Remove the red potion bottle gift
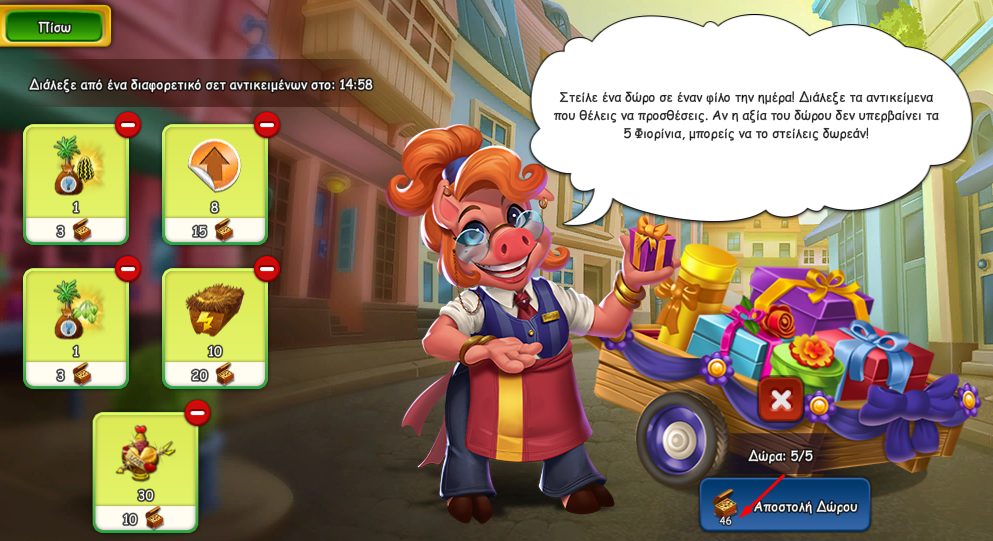993x541 pixels. coord(197,413)
